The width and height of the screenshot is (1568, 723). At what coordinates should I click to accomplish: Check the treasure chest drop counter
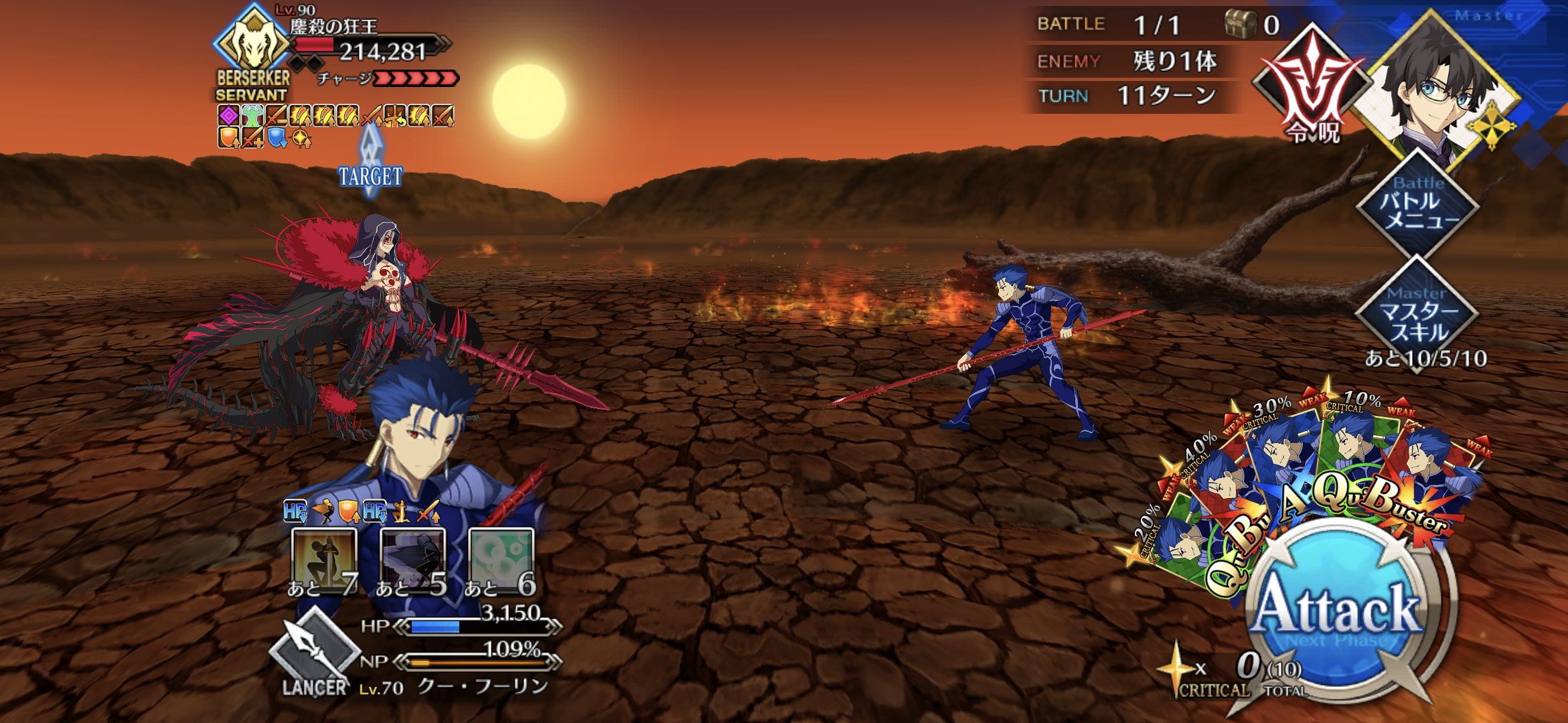pyautogui.click(x=1253, y=25)
